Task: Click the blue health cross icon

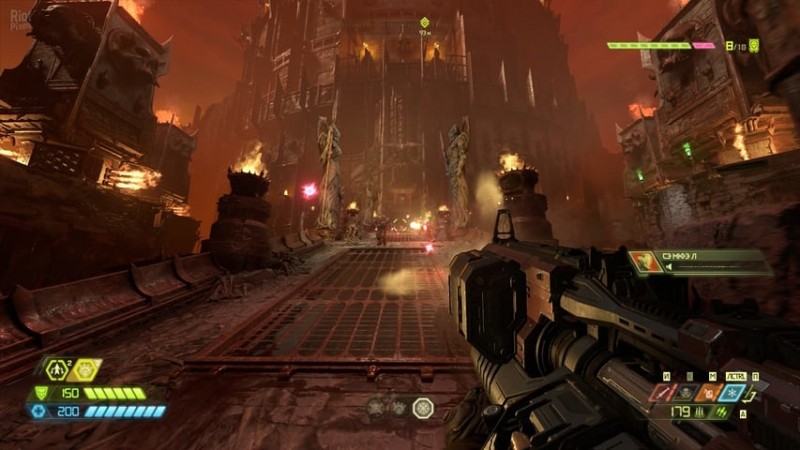Action: pos(41,411)
